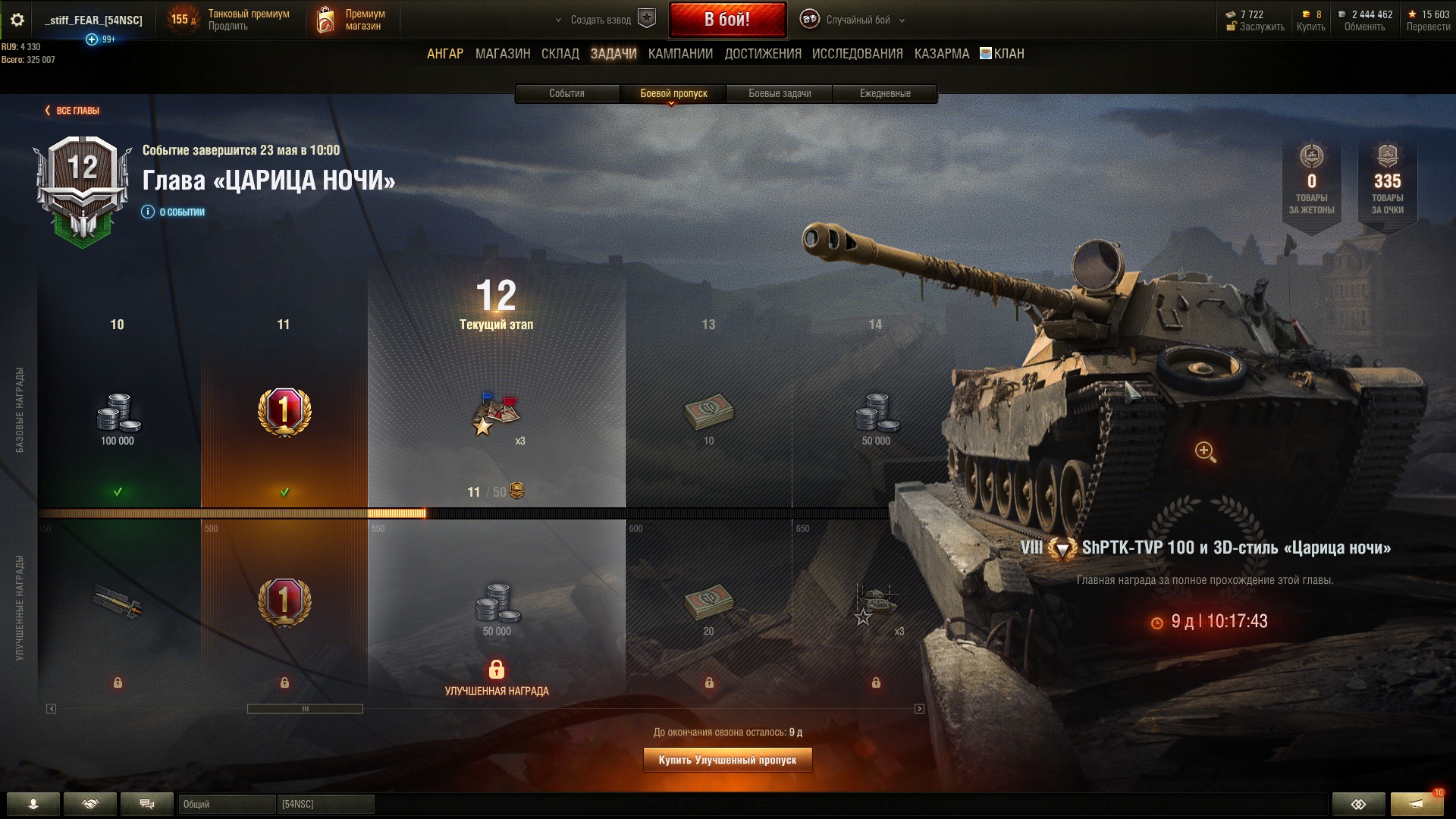1456x819 pixels.
Task: Switch to the Ежедневные tab
Action: click(x=885, y=93)
